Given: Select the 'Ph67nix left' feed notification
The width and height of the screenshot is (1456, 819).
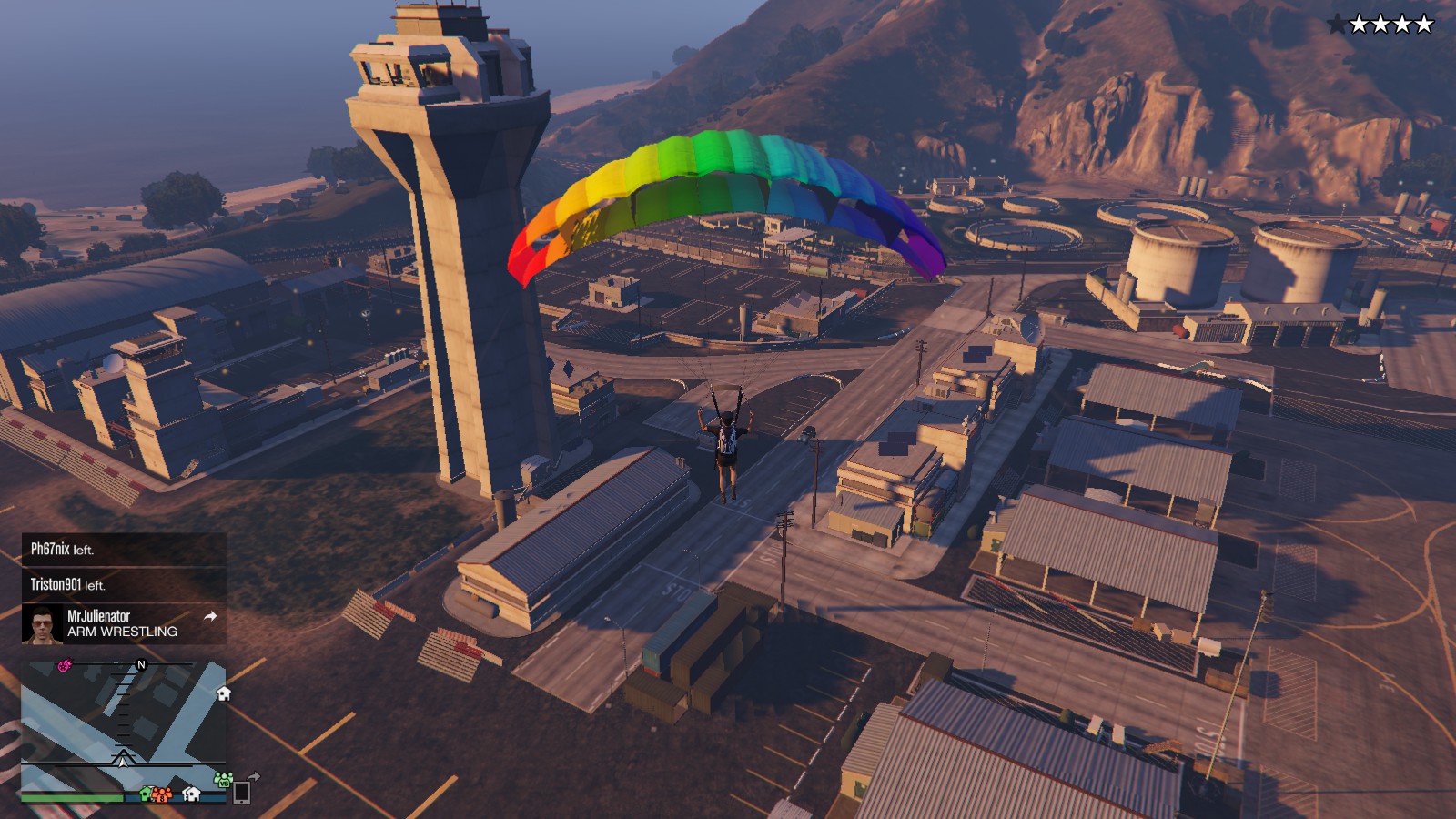Looking at the screenshot, I should tap(123, 550).
